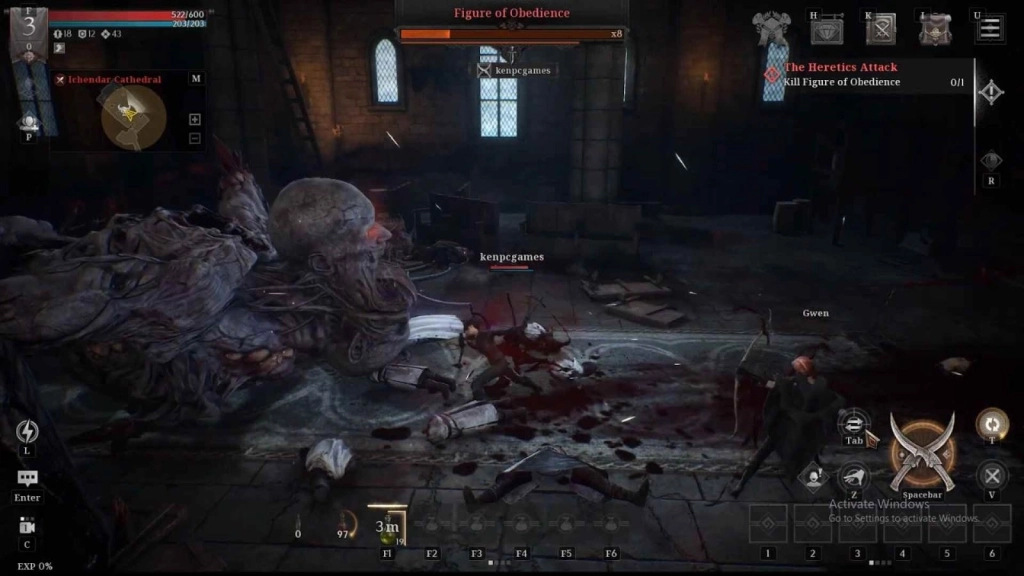The height and width of the screenshot is (576, 1024).
Task: Open the chat bubble labeled Enter
Action: click(27, 479)
